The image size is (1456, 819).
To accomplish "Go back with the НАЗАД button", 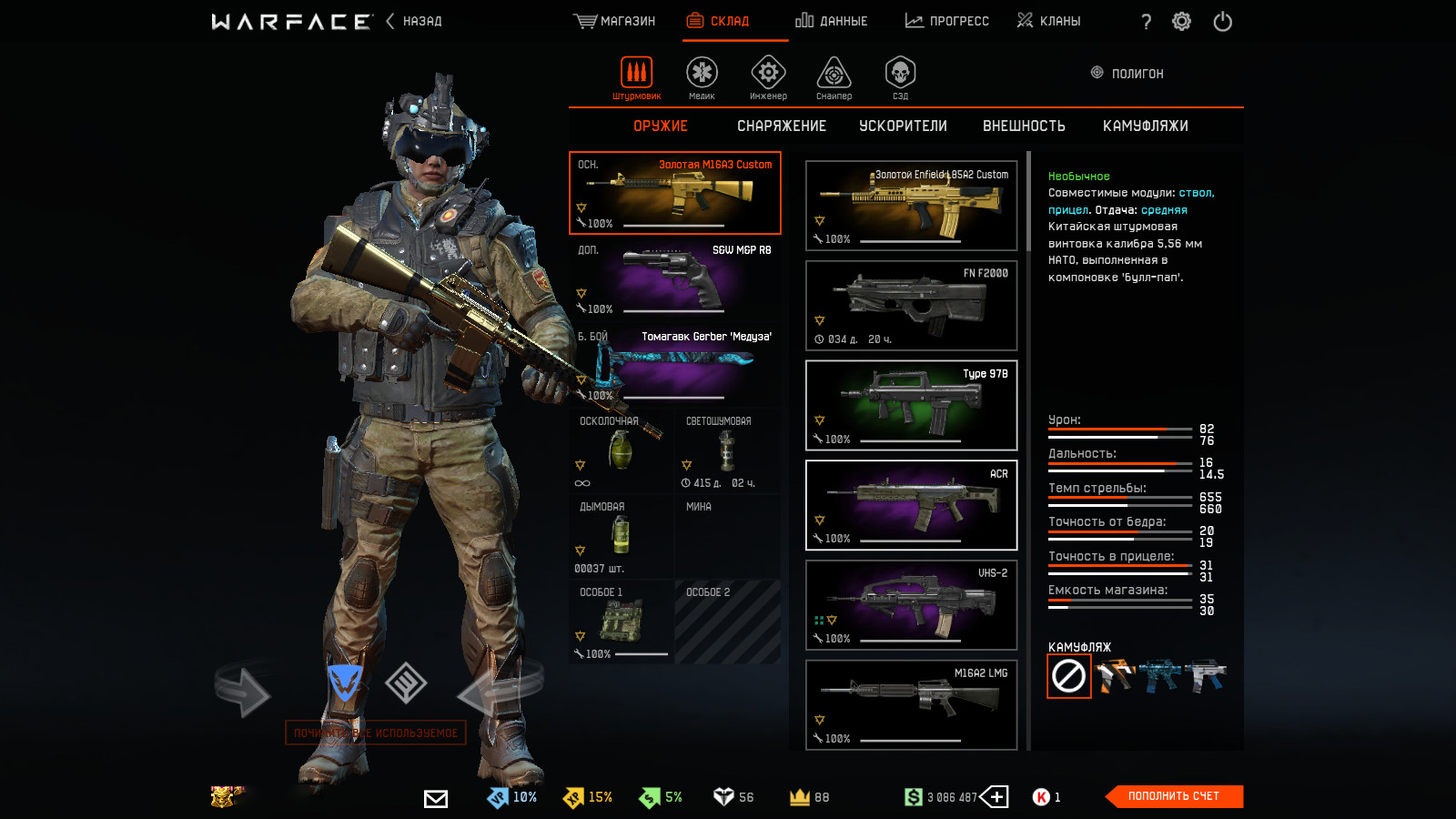I will coord(414,21).
